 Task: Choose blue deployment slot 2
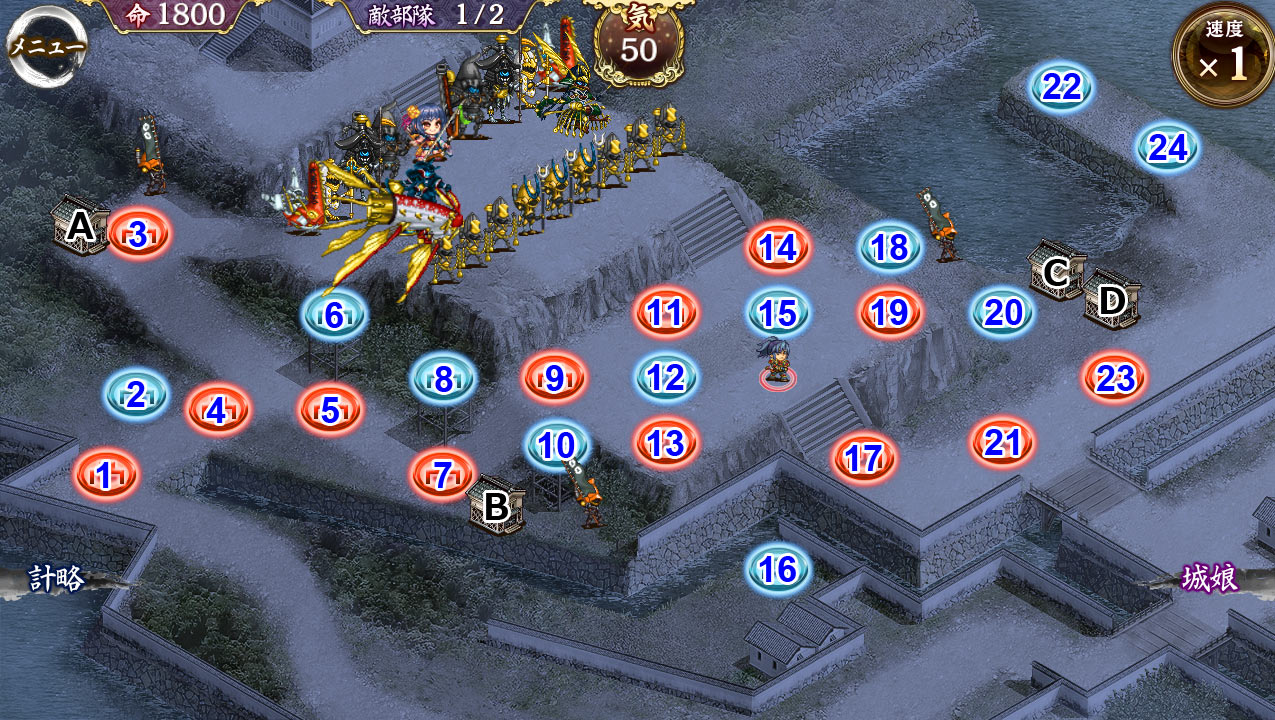point(136,395)
